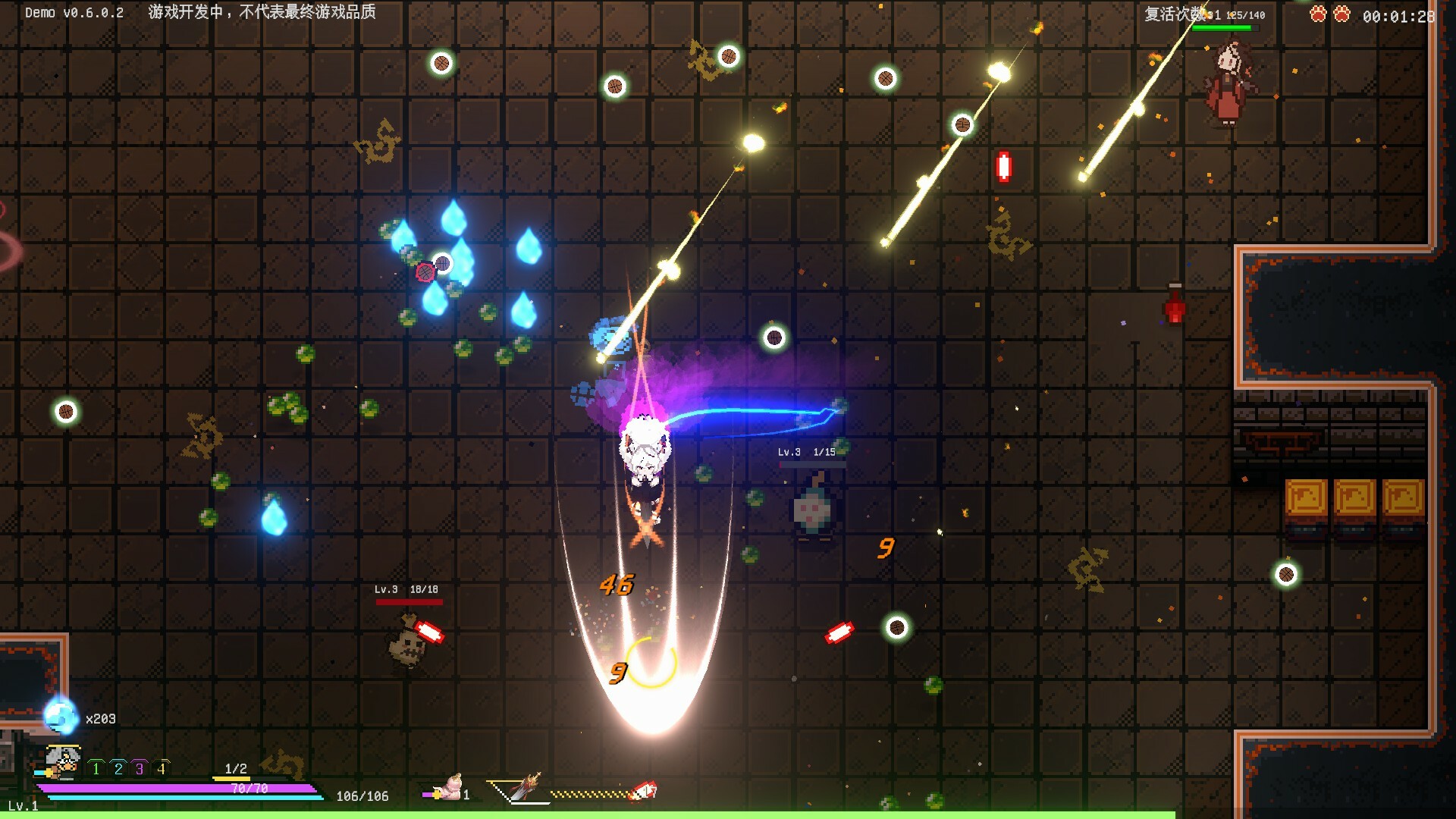Click the 1/2 charge indicator above the HP bar
This screenshot has width=1456, height=819.
235,768
